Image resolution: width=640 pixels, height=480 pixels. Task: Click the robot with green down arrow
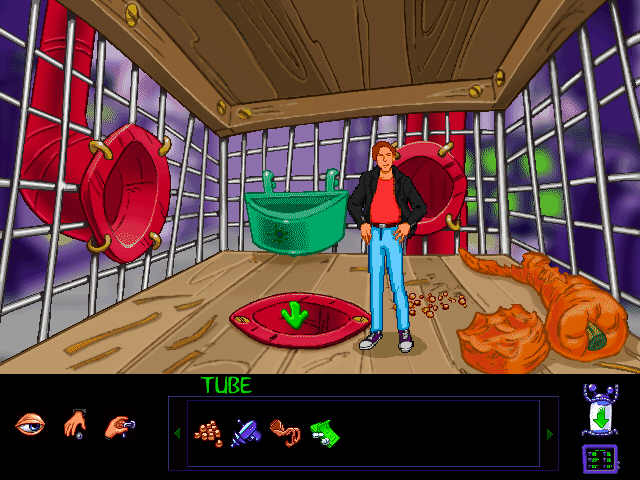[599, 411]
